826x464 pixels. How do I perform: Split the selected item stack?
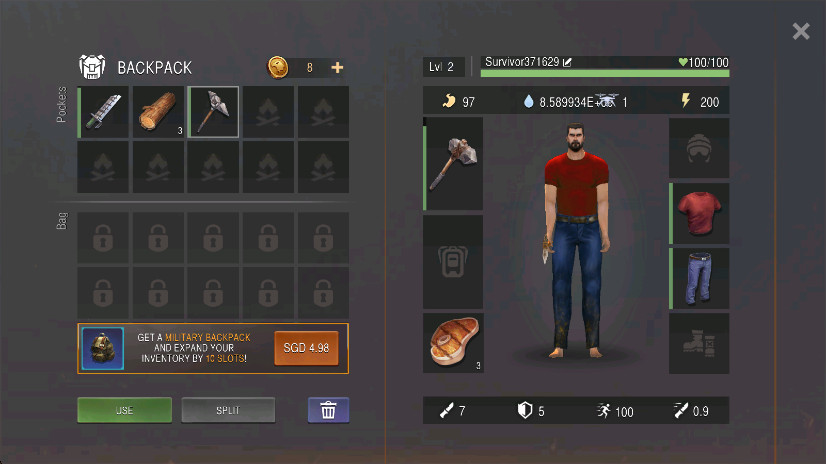pyautogui.click(x=228, y=410)
